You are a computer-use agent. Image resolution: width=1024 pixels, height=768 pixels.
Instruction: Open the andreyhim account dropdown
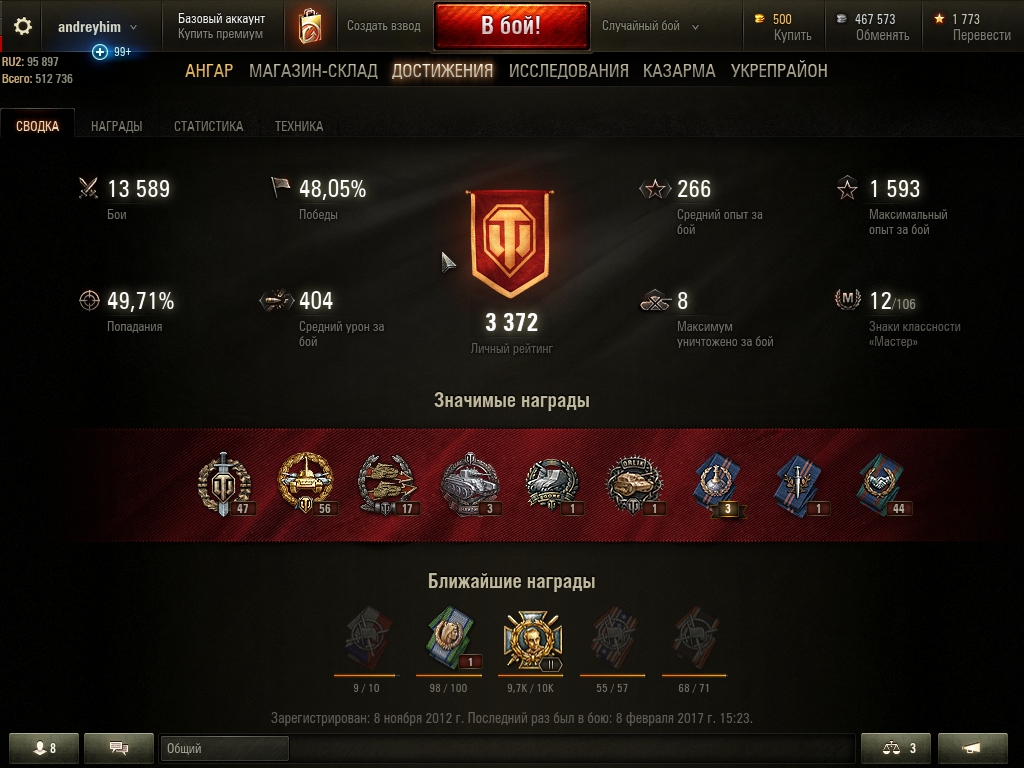click(x=97, y=27)
